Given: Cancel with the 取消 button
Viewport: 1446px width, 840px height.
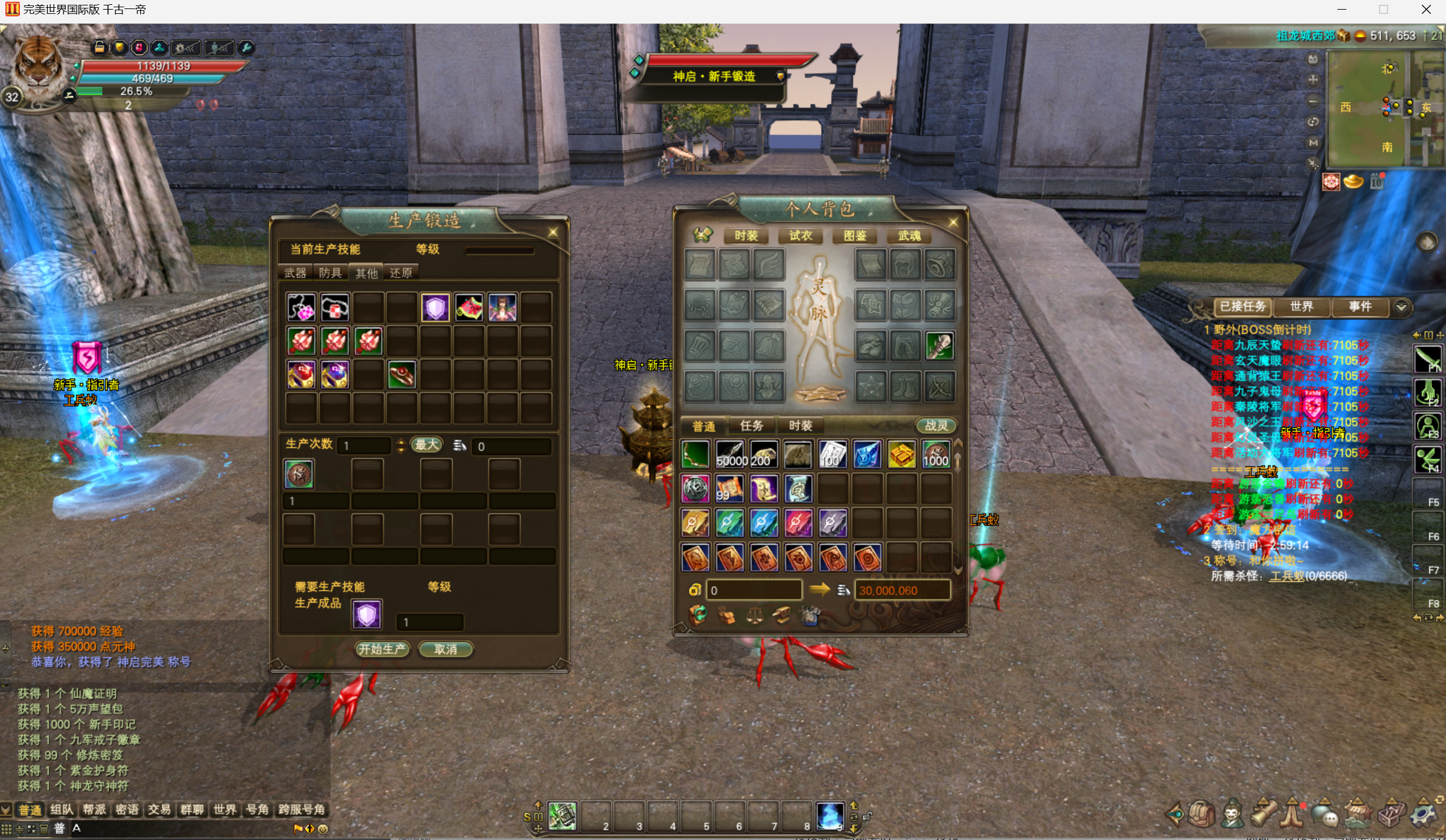Looking at the screenshot, I should click(x=446, y=649).
